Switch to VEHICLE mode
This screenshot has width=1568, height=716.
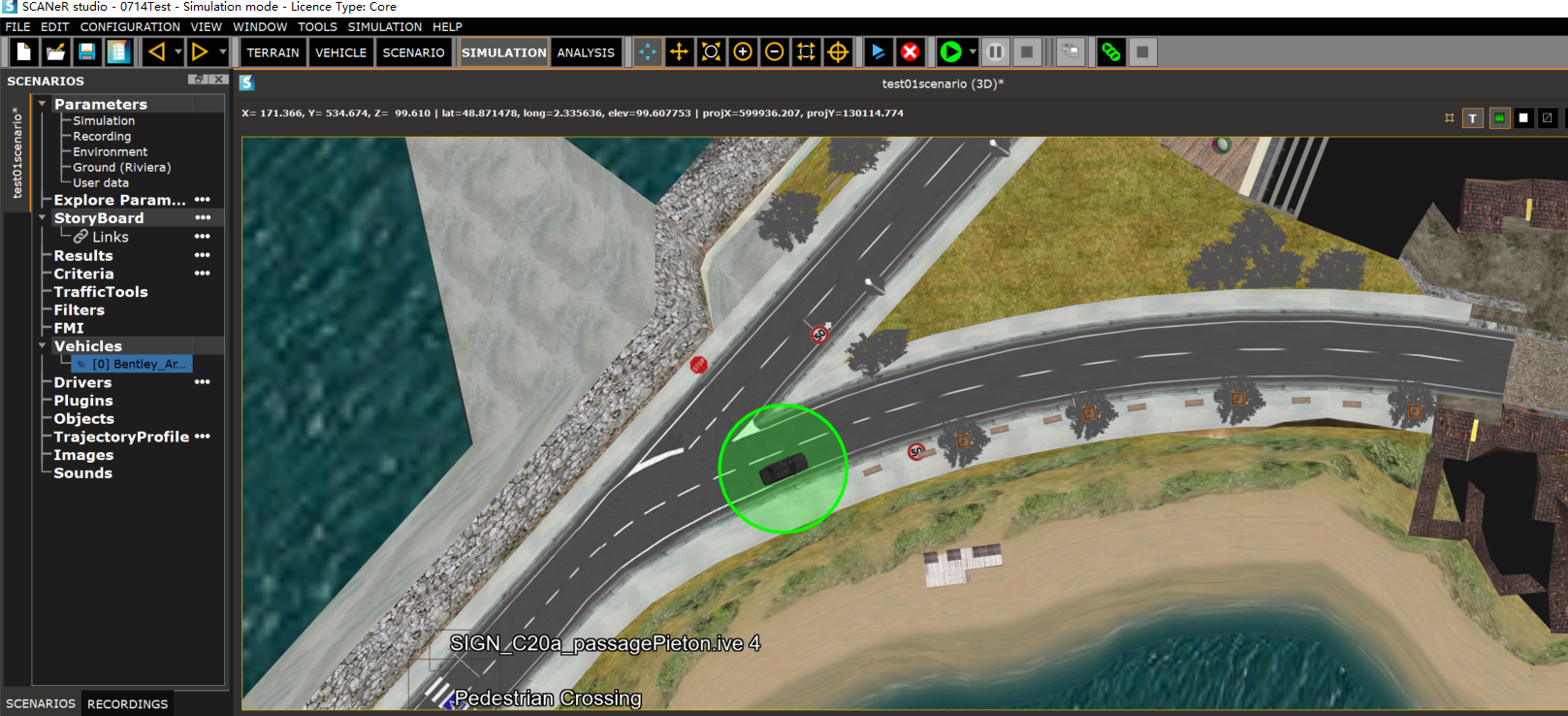point(340,52)
